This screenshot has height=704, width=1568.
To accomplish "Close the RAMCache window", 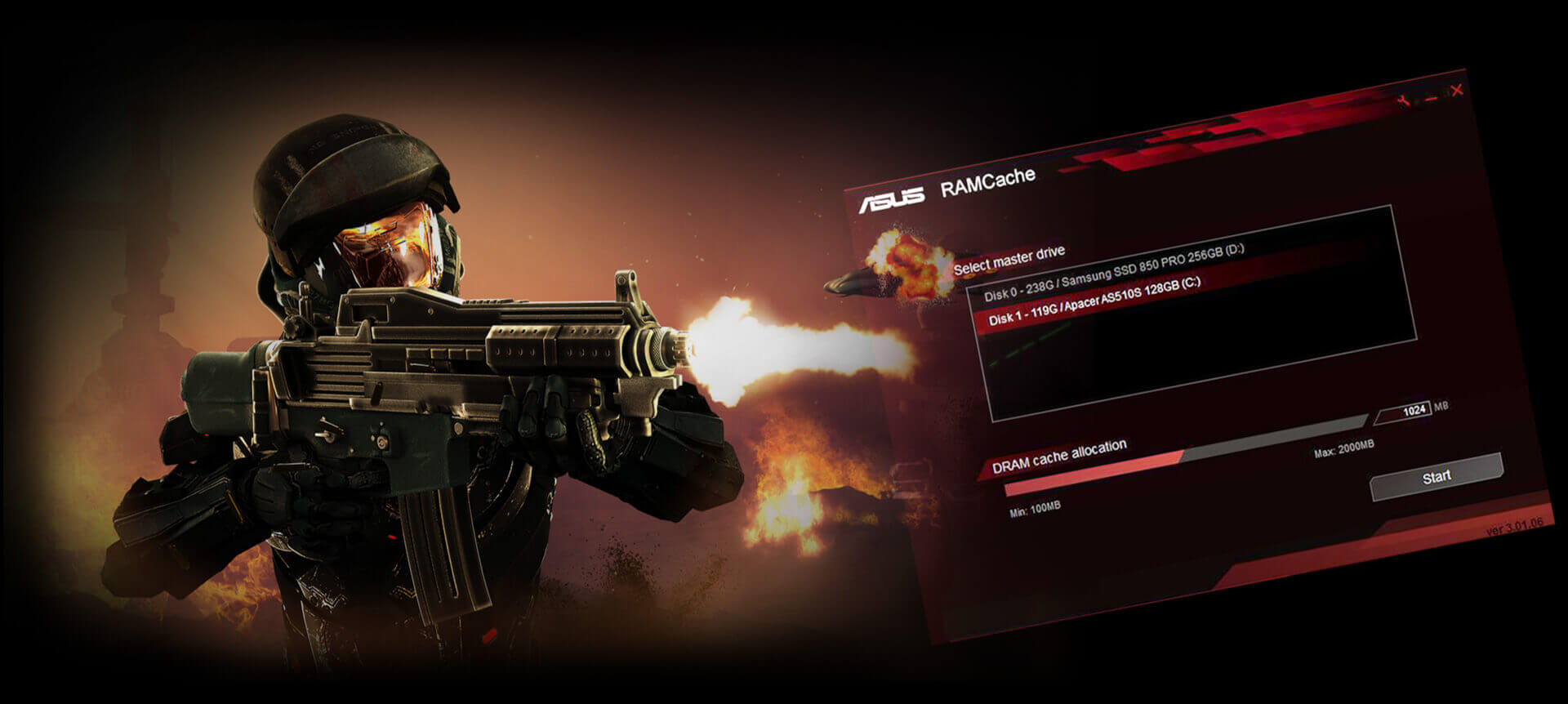I will pos(1456,91).
